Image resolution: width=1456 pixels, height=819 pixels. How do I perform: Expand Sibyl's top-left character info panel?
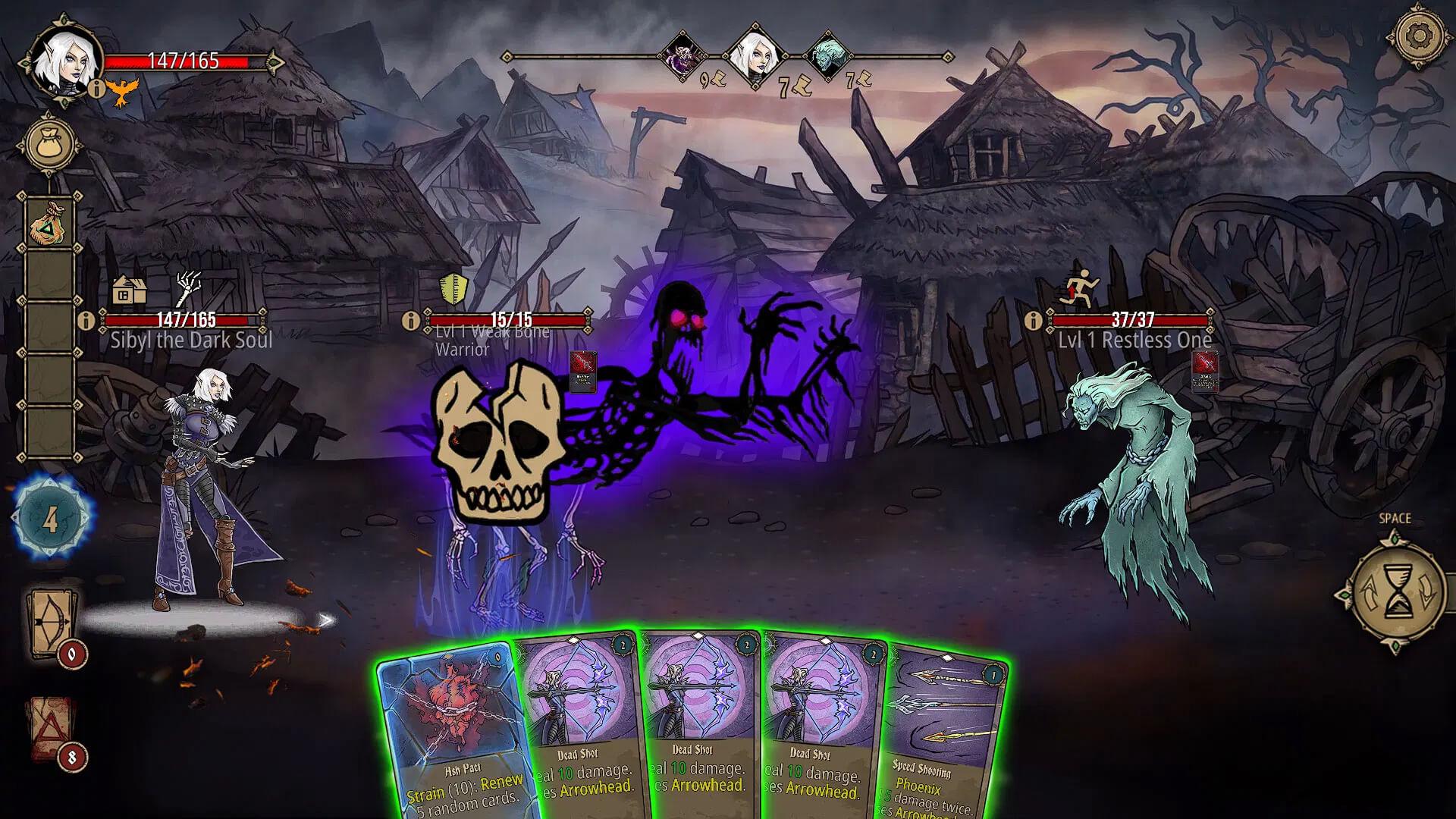pos(96,90)
